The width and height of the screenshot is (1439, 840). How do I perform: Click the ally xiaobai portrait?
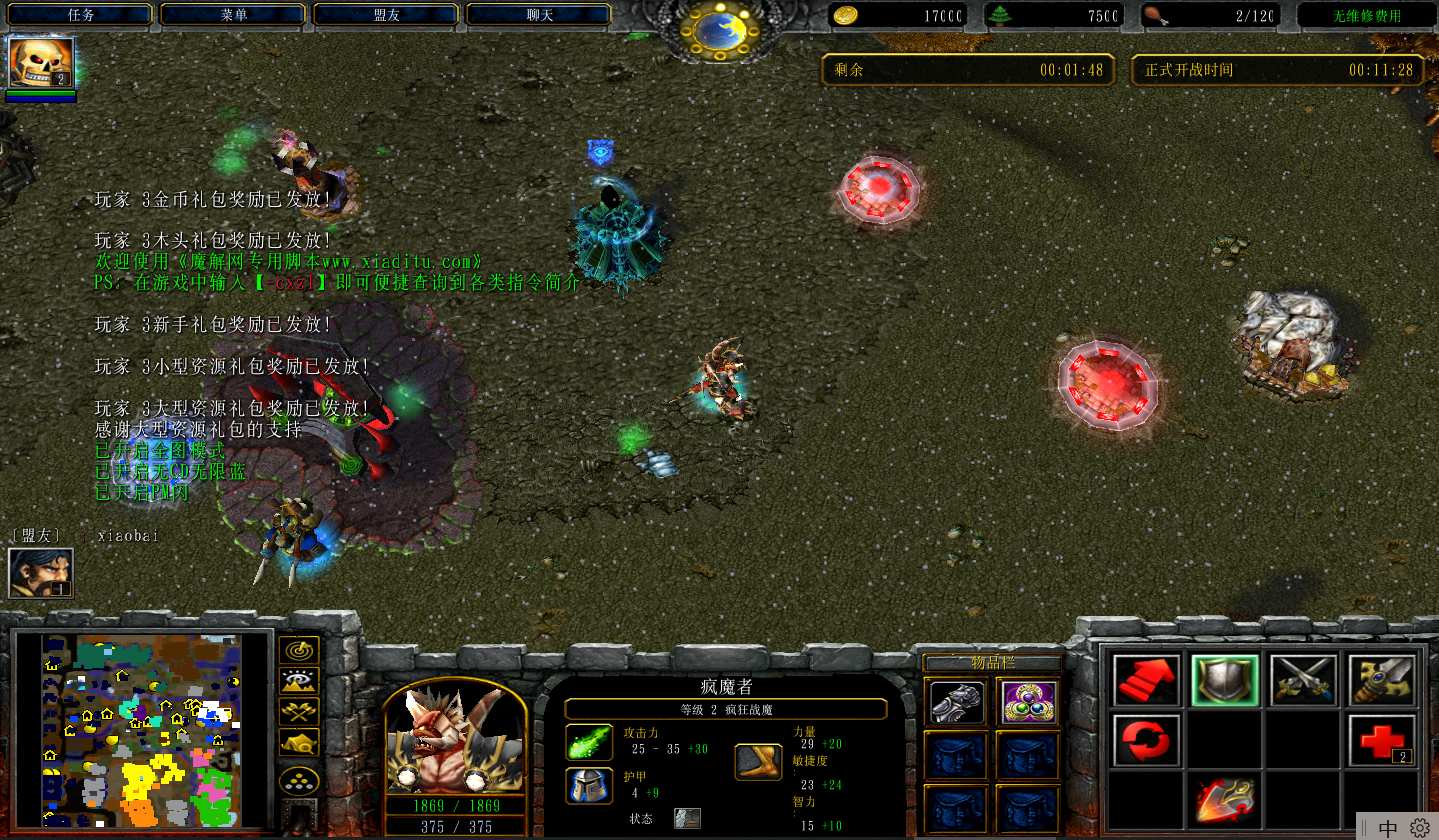pos(40,573)
